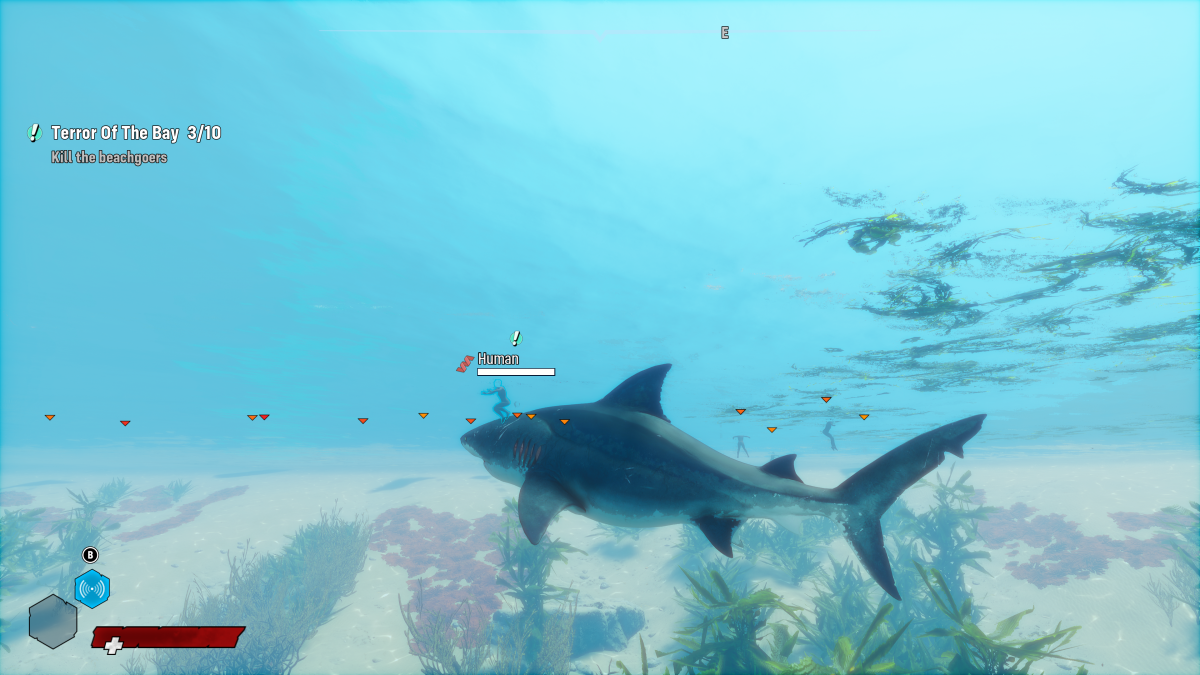This screenshot has height=675, width=1200.
Task: Click the compass bar heading marker
Action: 725,33
